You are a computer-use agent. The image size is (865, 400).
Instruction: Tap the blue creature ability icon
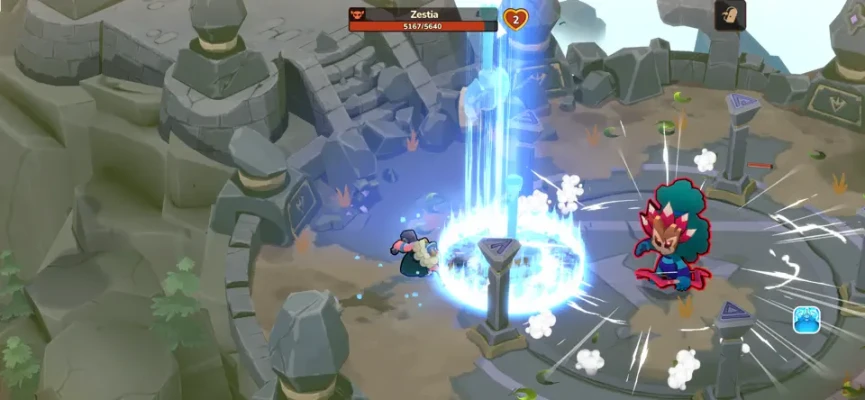coord(807,320)
